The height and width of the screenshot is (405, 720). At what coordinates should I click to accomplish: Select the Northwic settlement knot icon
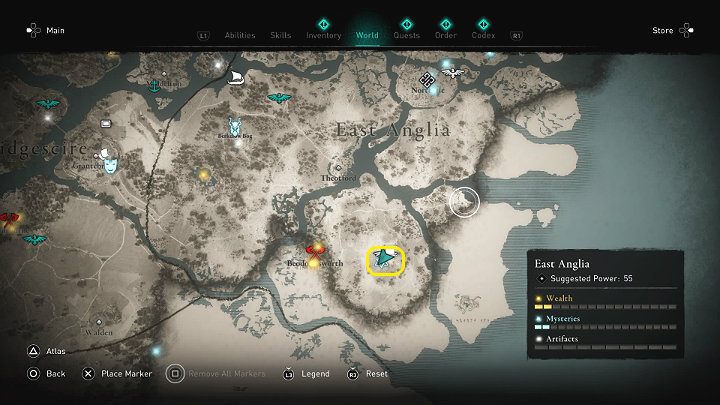[x=427, y=79]
